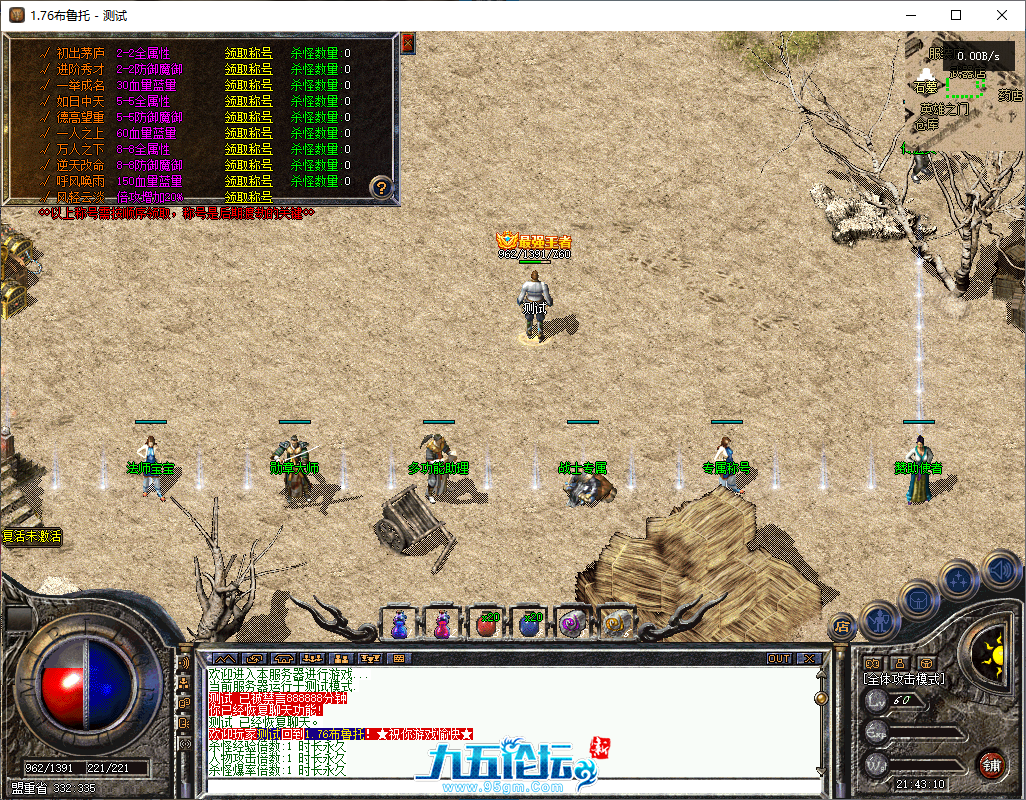Switch the 全体攻击模式 attack mode

(x=903, y=679)
